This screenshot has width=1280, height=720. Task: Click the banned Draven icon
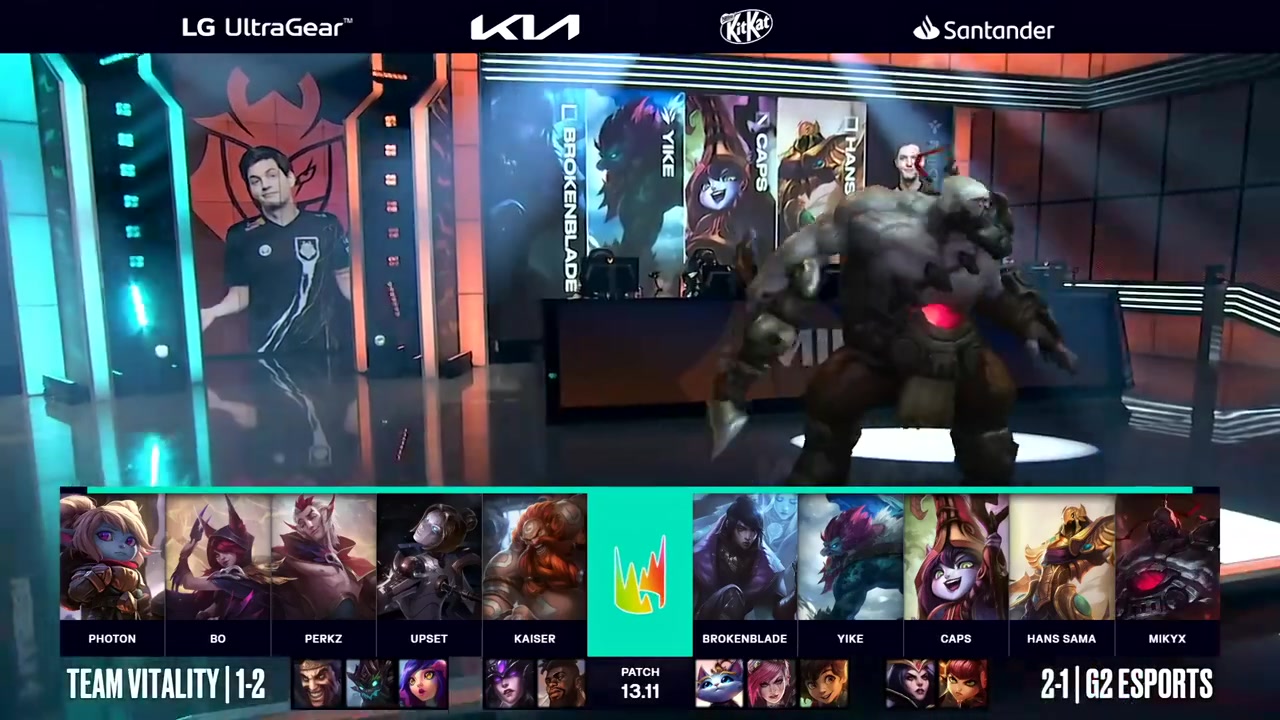(x=318, y=684)
